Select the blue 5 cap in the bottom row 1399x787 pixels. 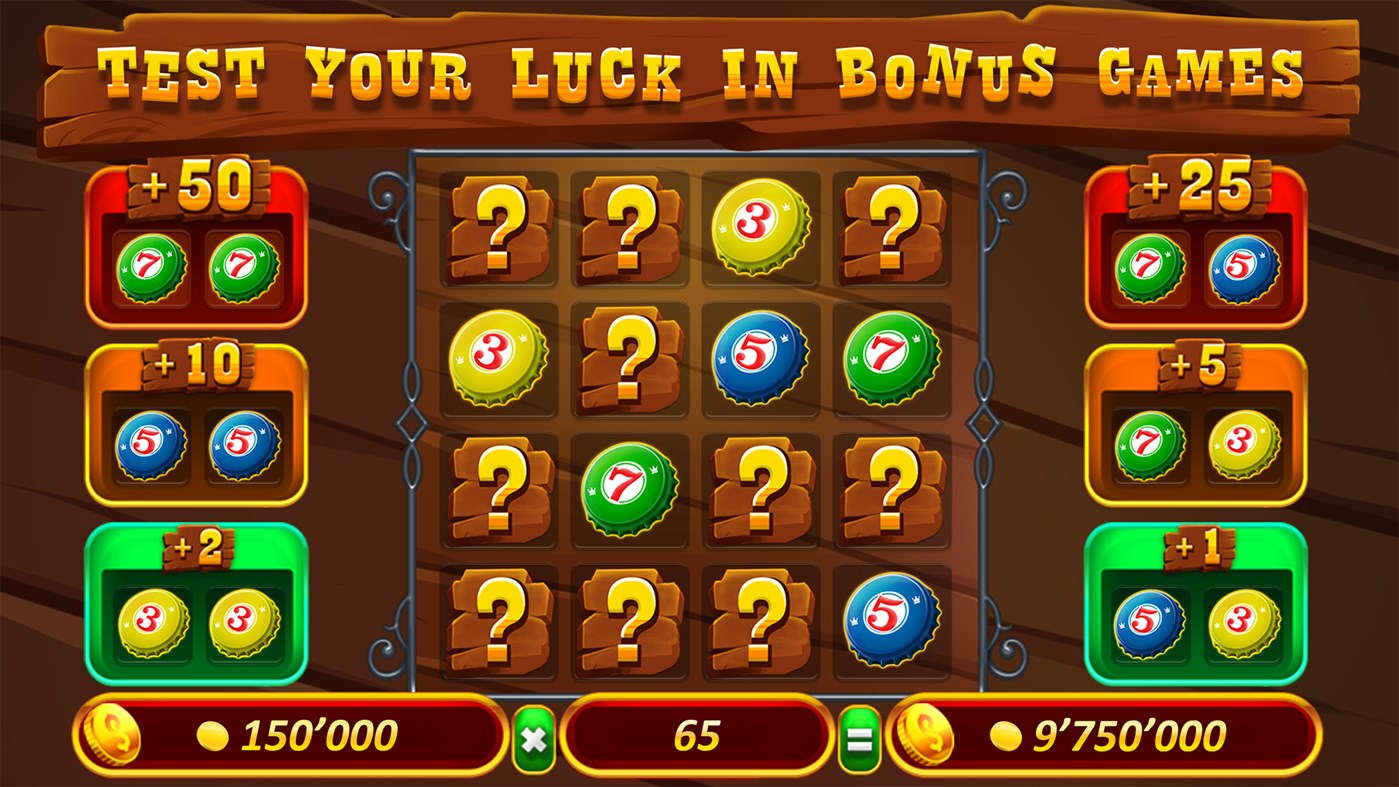pos(889,618)
